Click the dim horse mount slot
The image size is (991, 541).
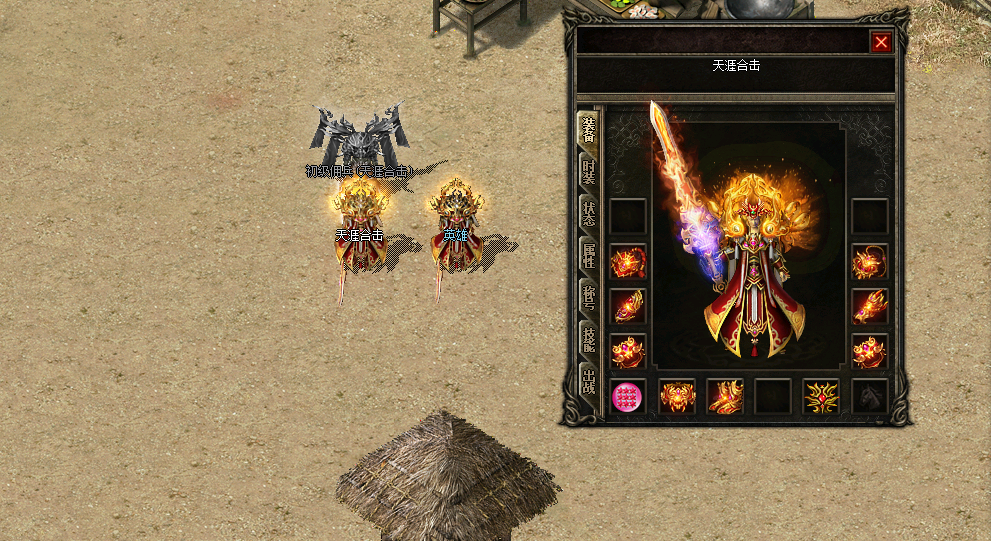870,397
